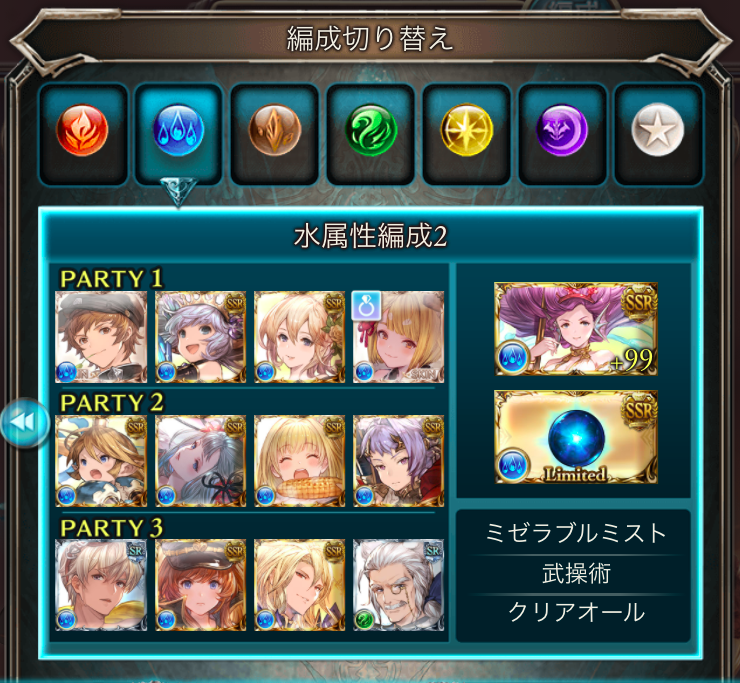
Task: Choose the green wind element tab
Action: pyautogui.click(x=371, y=129)
